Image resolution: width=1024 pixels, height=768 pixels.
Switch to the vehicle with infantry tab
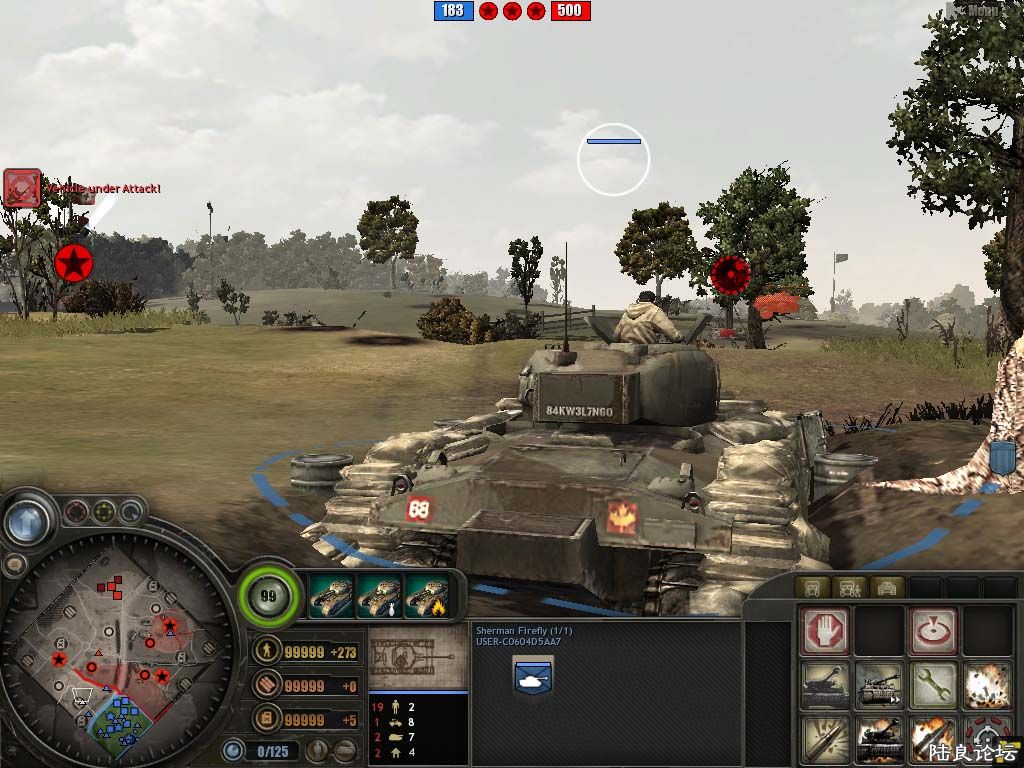[x=849, y=587]
